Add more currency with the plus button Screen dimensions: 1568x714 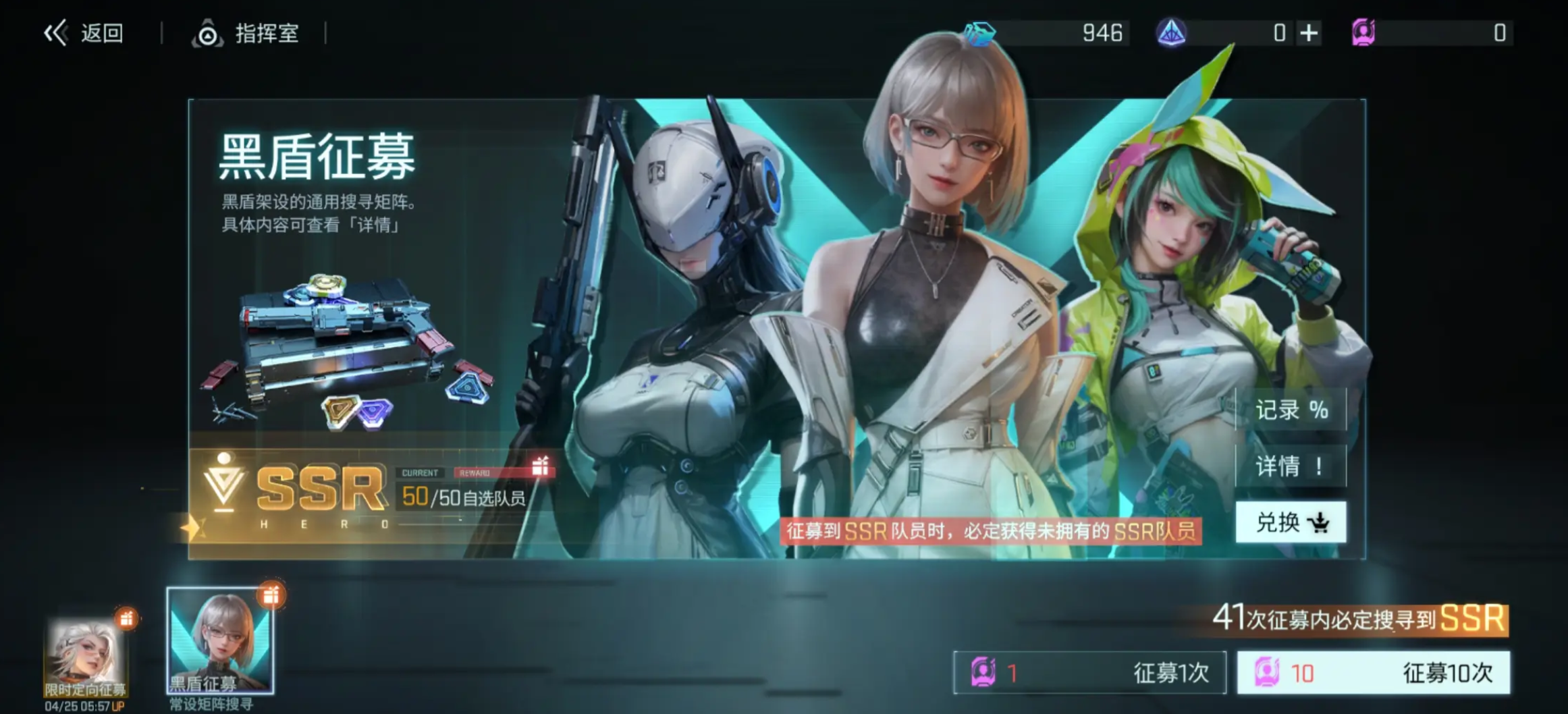tap(1308, 33)
